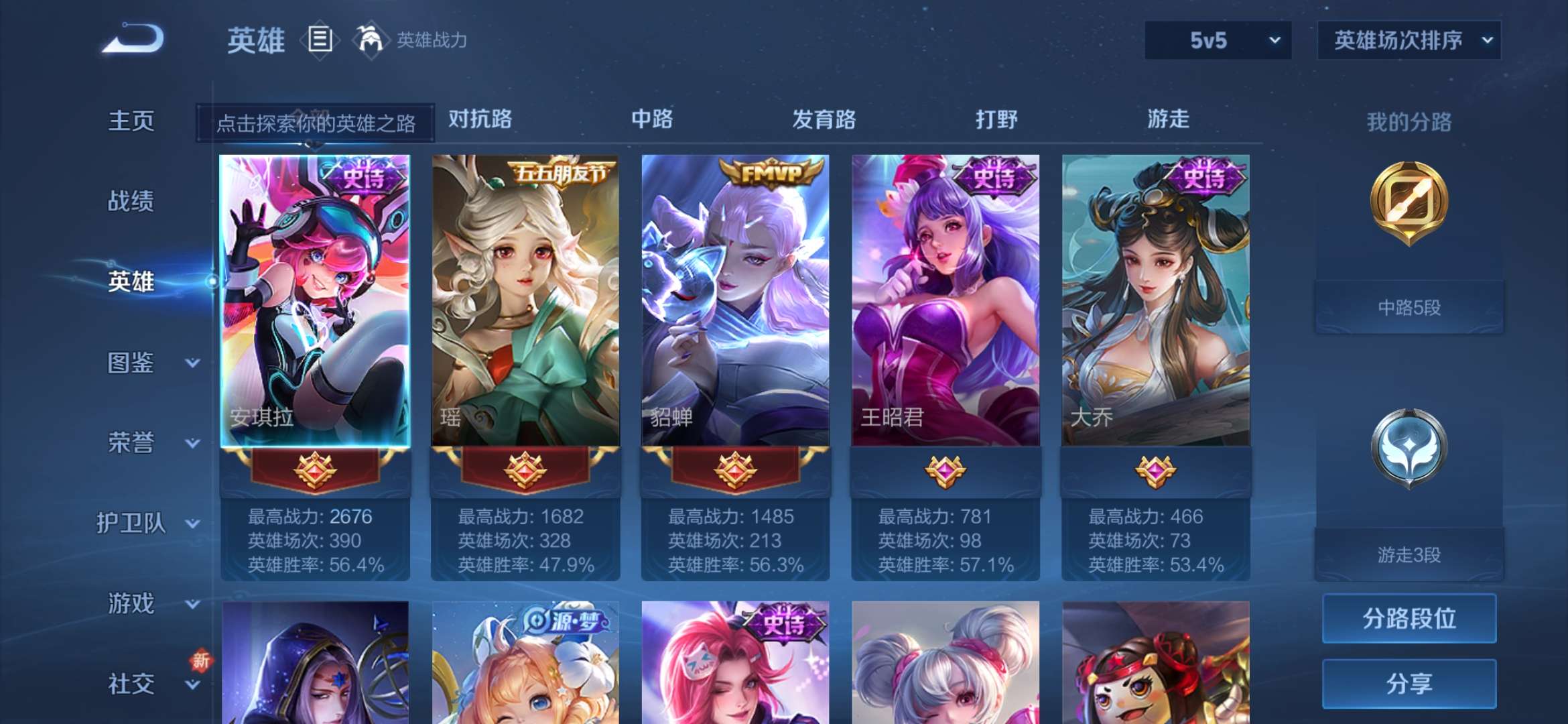The height and width of the screenshot is (724, 1568).
Task: Open the hero list scroll icon beside 英雄 title
Action: [x=320, y=40]
